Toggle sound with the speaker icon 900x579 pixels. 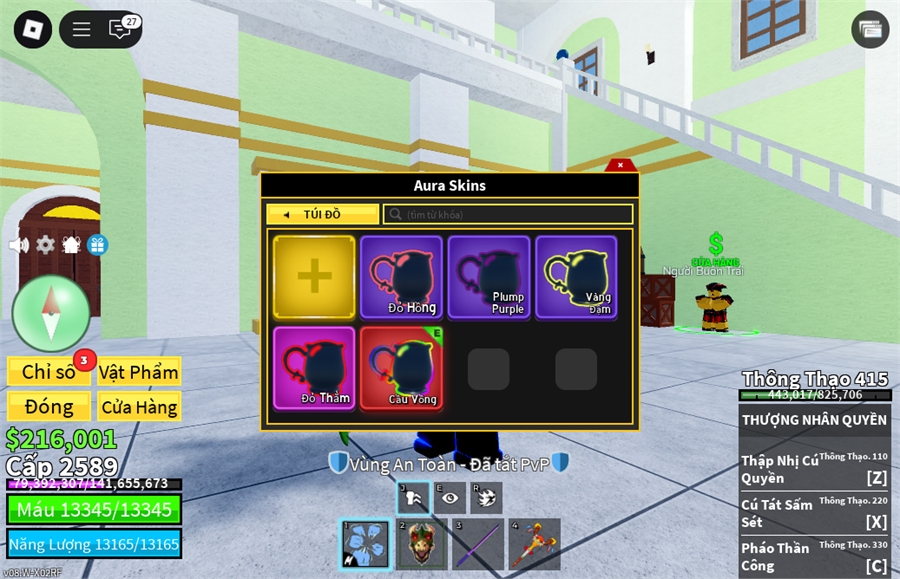point(18,245)
